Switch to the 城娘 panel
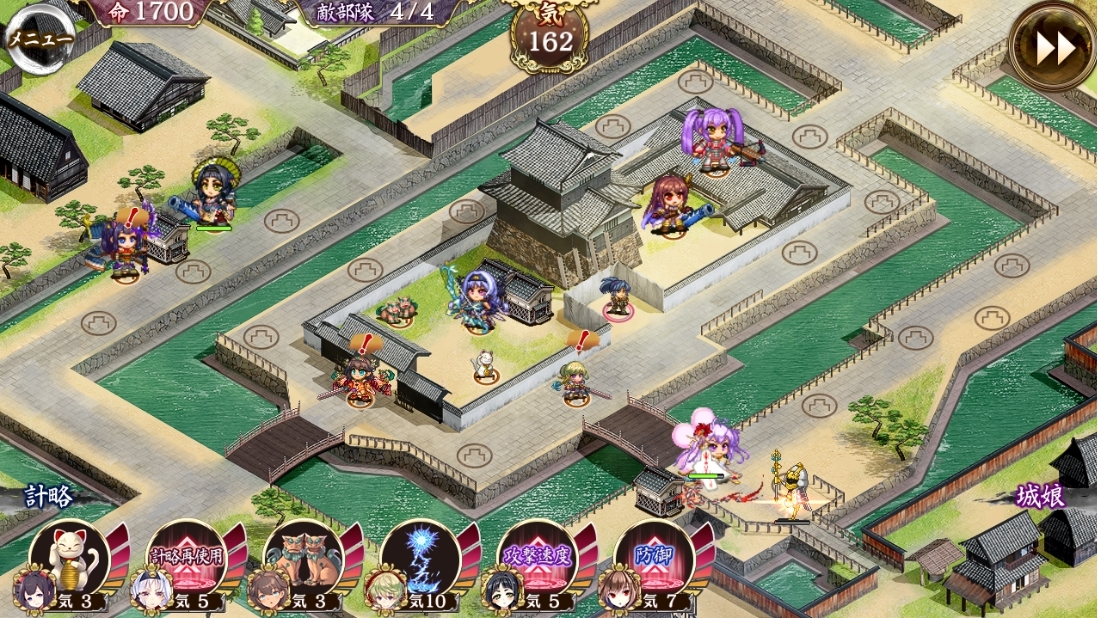The image size is (1098, 618). click(1040, 494)
